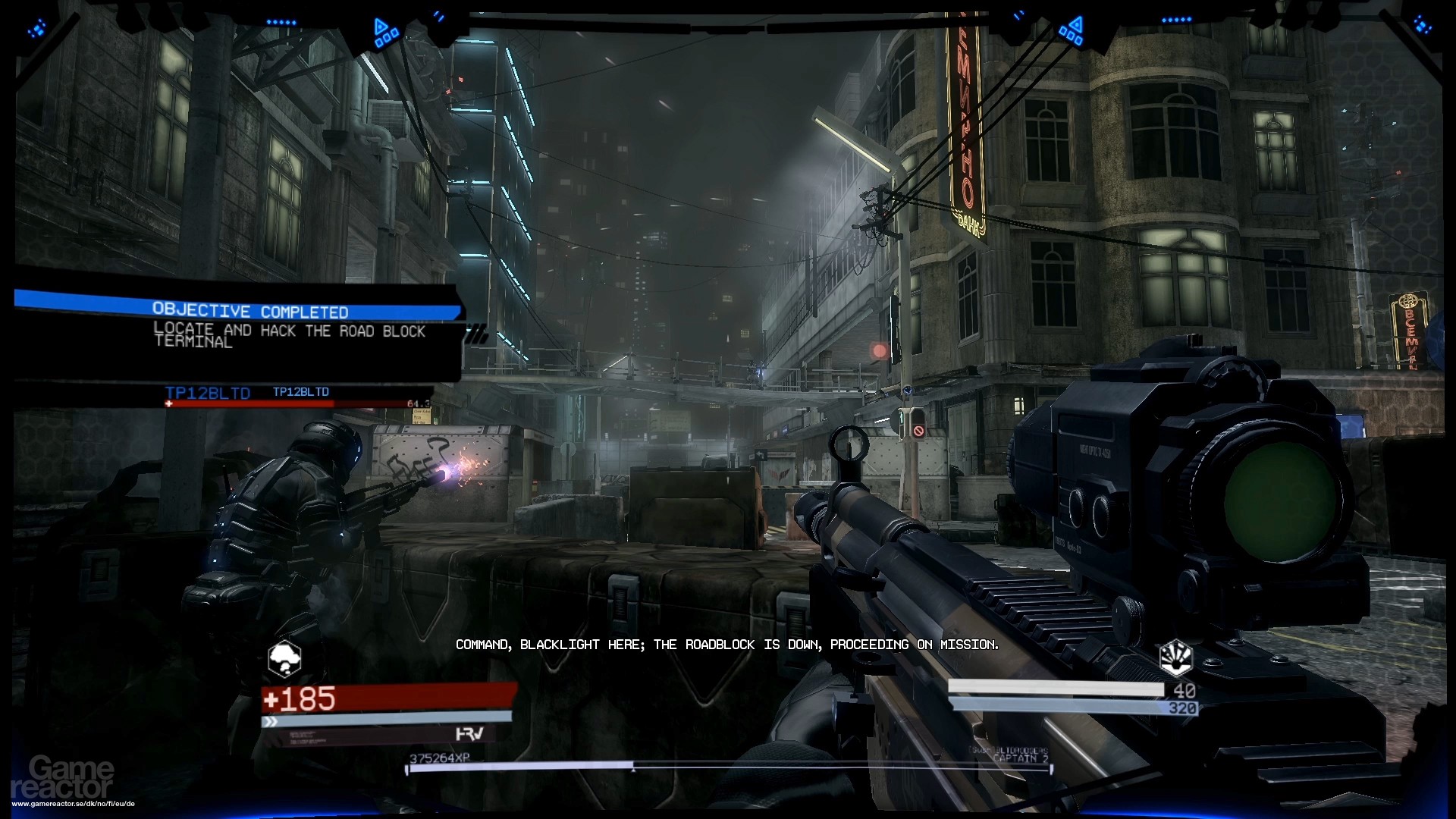Select the hexagonal health status icon
The height and width of the screenshot is (819, 1456).
[x=284, y=658]
